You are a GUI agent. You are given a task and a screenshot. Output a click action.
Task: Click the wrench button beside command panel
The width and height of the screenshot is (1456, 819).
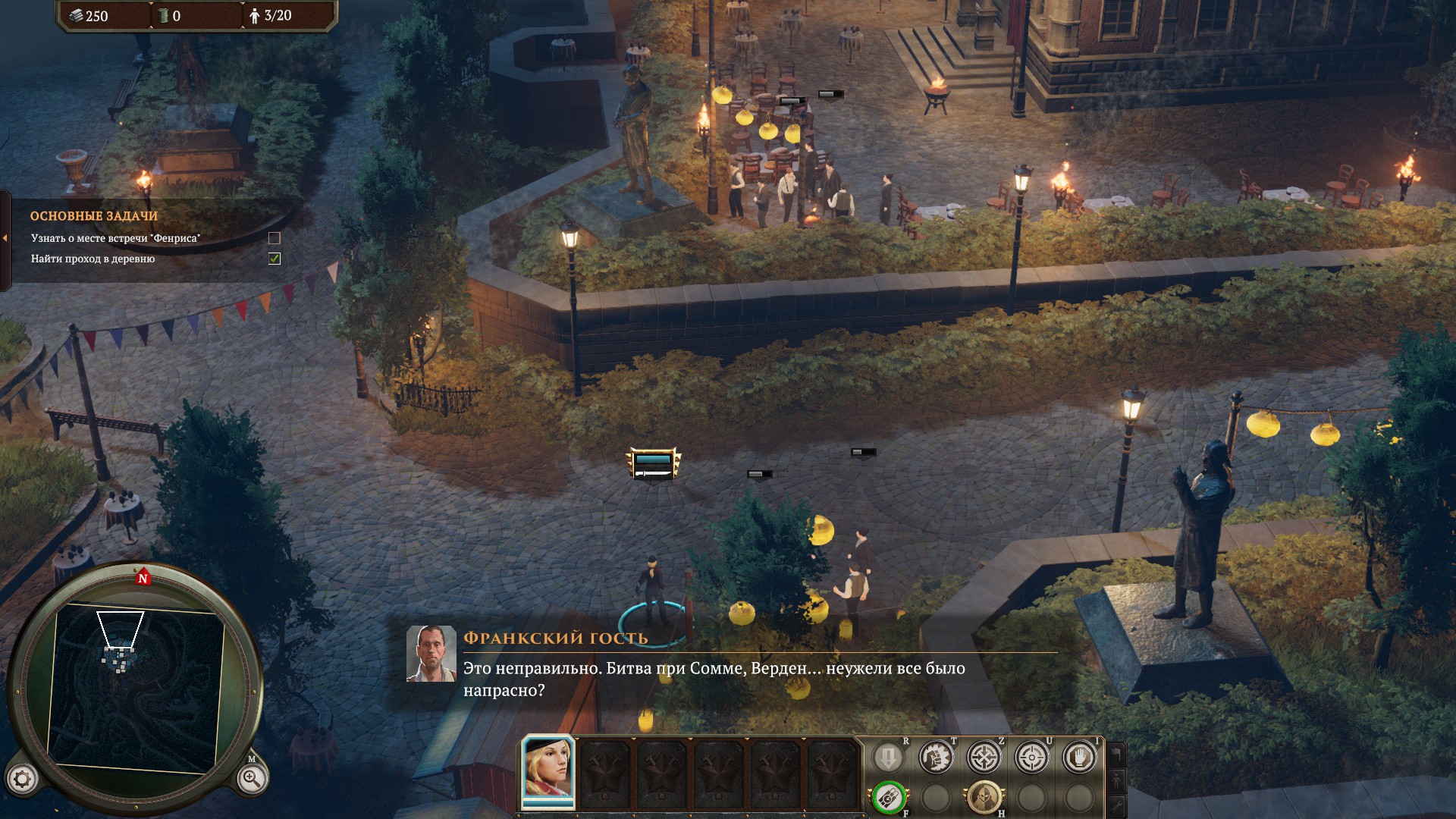tap(1116, 805)
